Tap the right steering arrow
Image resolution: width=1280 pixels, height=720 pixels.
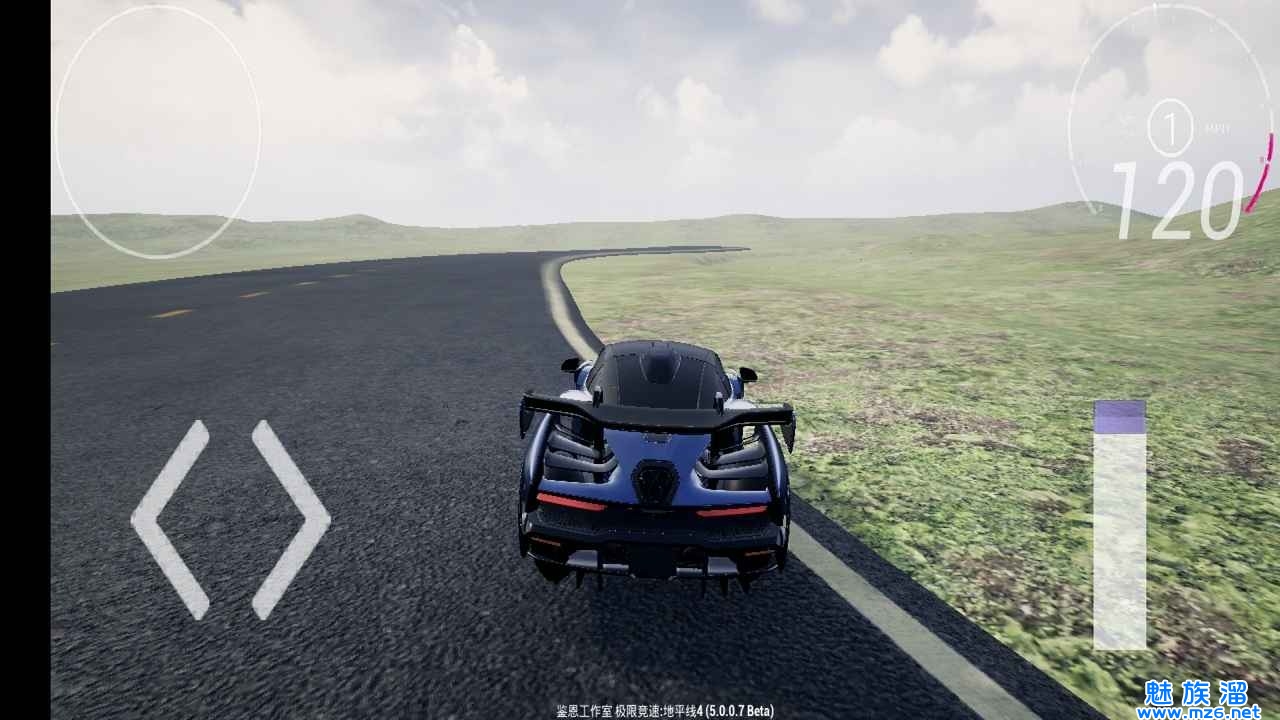[x=292, y=519]
